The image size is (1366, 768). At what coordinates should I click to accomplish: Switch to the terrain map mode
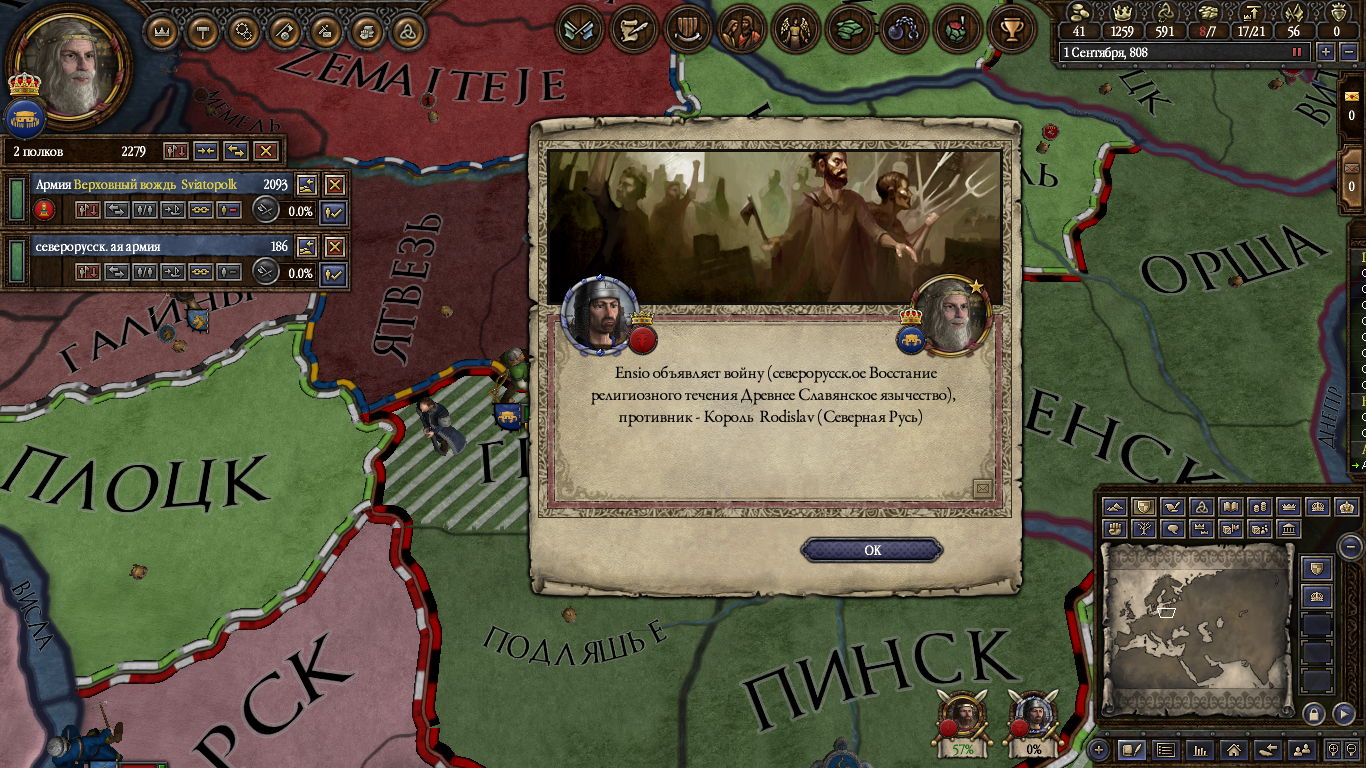pos(1115,507)
